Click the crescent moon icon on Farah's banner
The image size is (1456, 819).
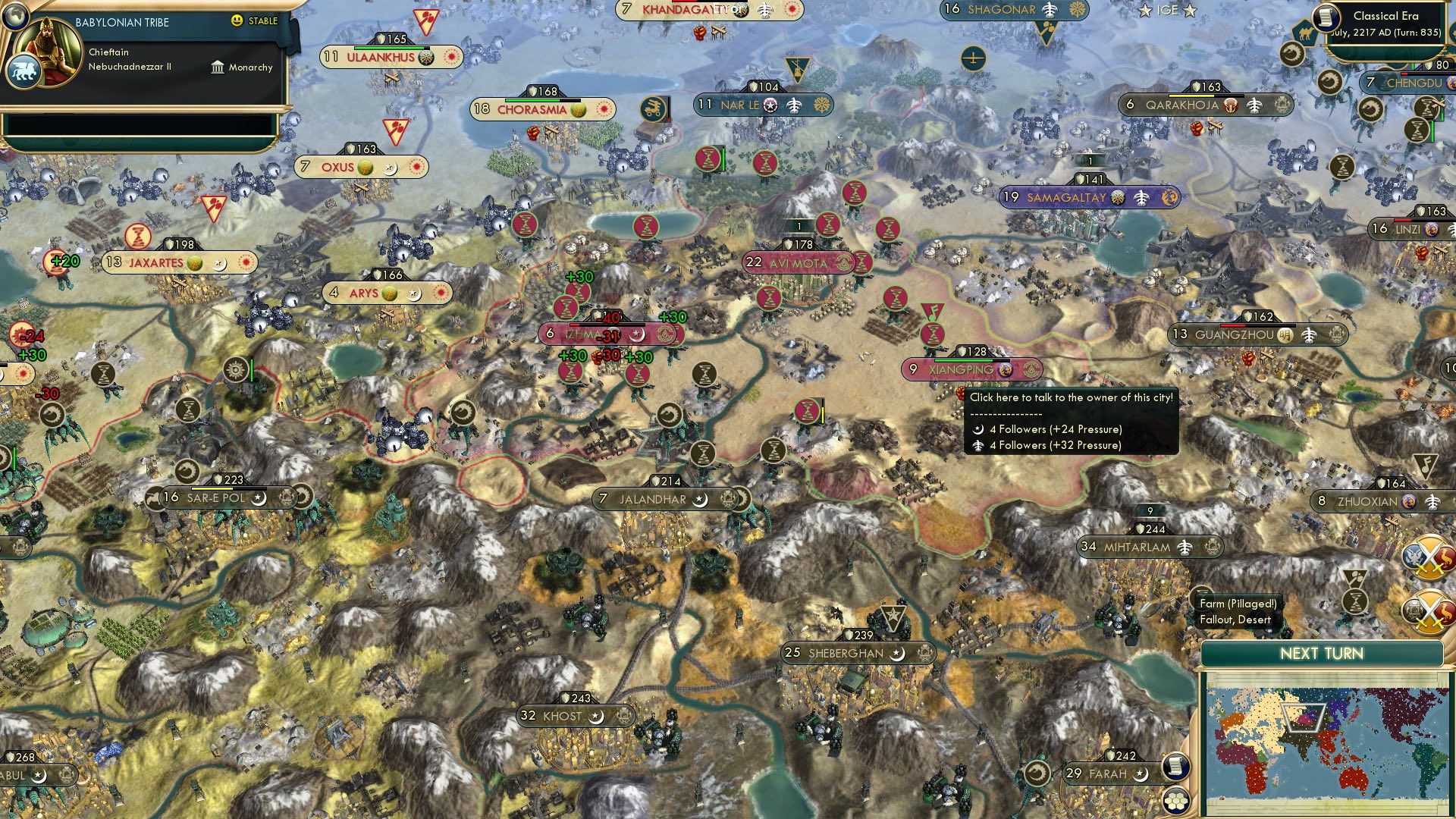point(1141,775)
